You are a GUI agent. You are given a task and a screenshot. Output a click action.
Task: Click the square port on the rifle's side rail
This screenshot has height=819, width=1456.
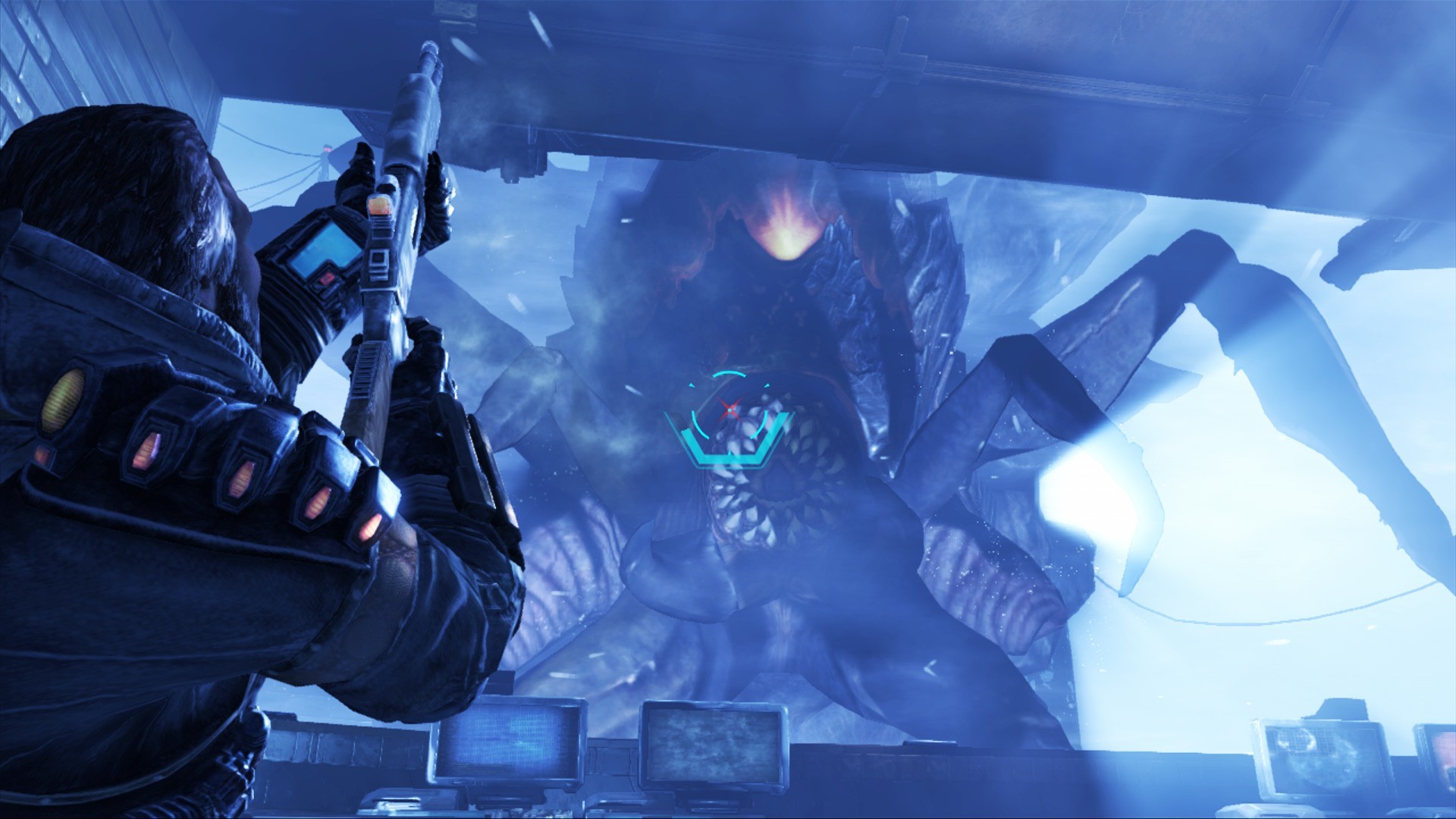[378, 258]
